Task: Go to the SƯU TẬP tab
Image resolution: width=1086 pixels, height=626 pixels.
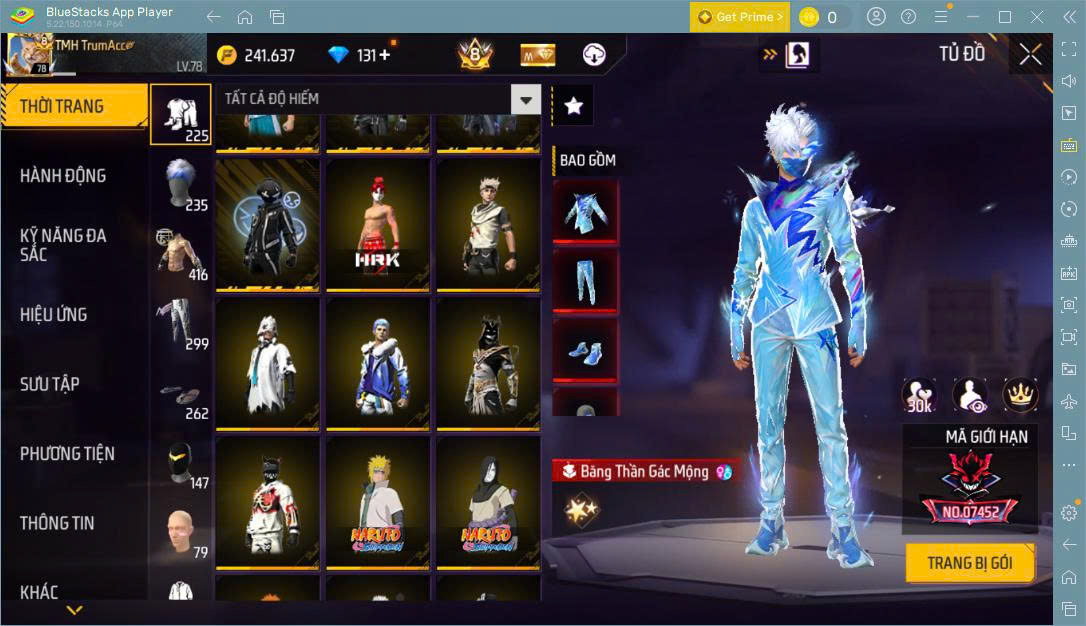Action: point(50,384)
